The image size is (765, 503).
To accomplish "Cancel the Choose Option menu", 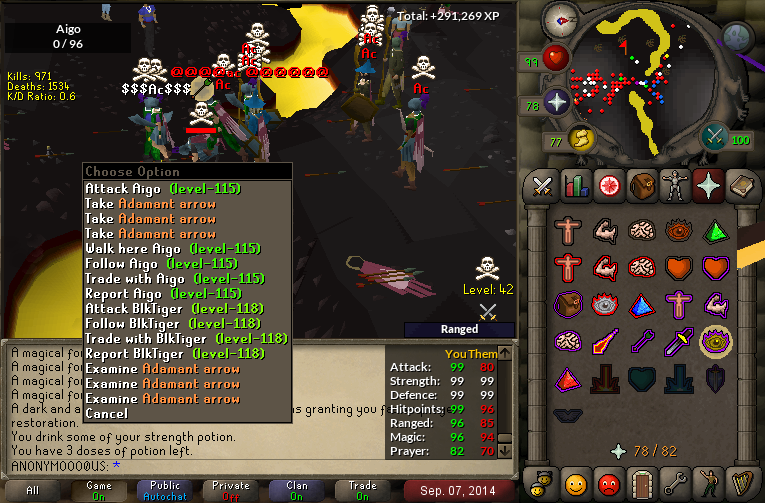I will (x=106, y=413).
